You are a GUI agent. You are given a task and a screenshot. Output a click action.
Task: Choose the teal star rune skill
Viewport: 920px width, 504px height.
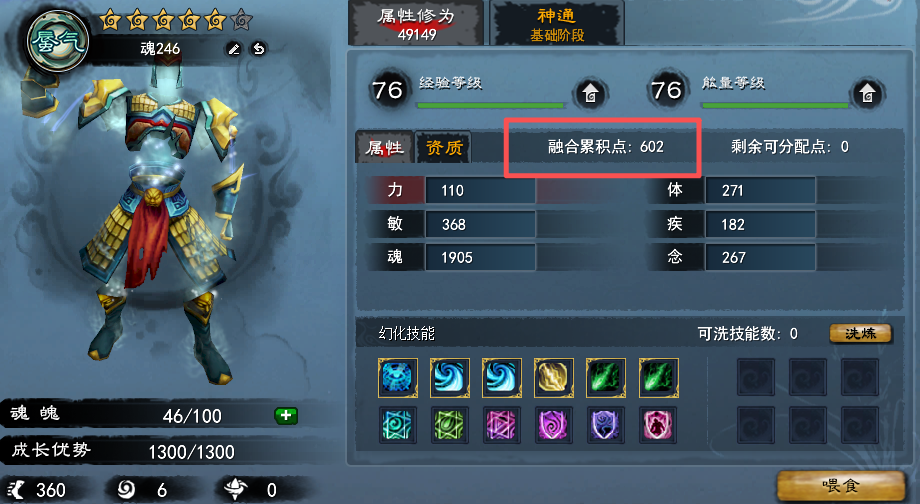pos(398,425)
